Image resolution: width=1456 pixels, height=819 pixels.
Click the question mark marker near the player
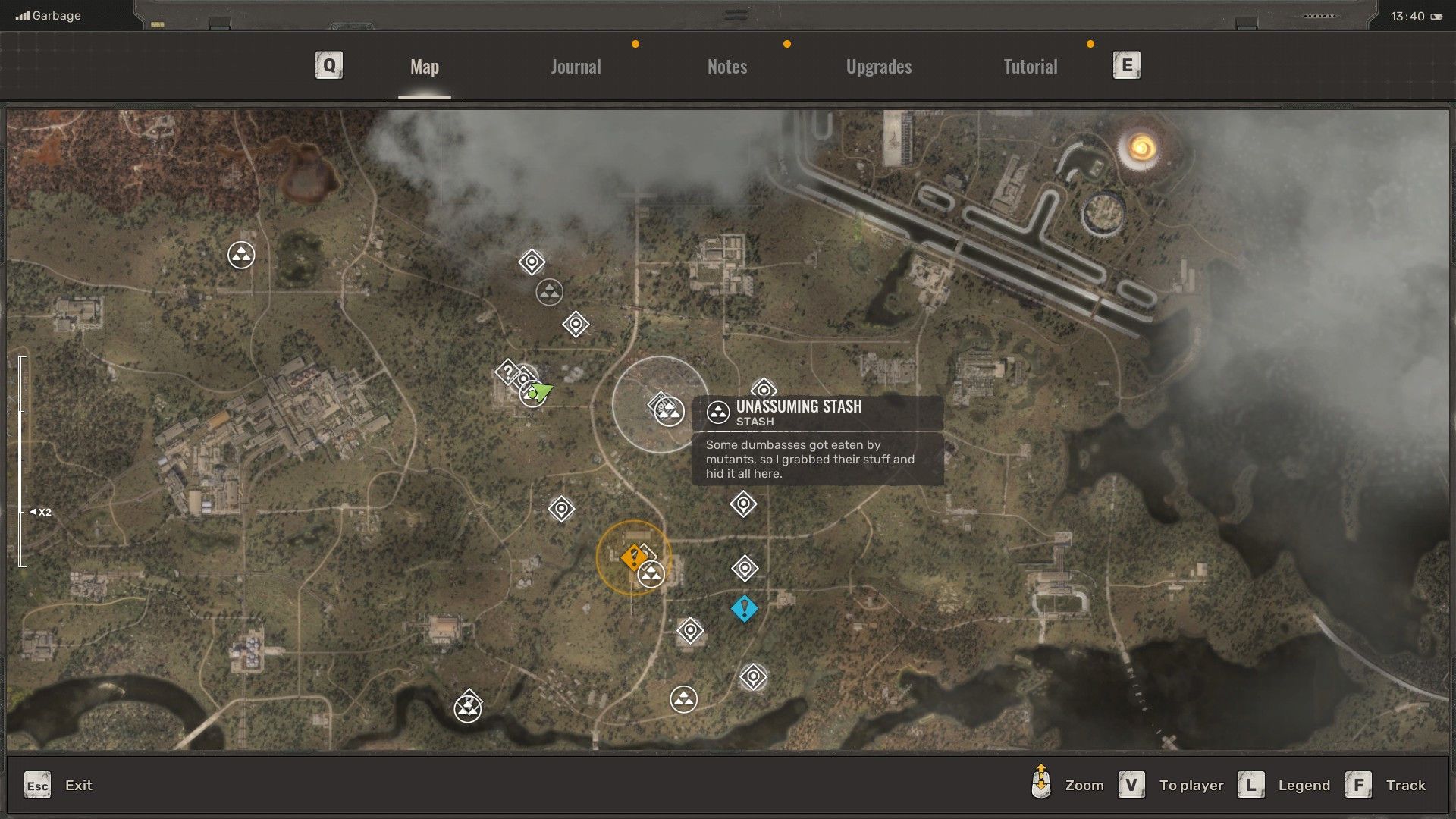507,372
